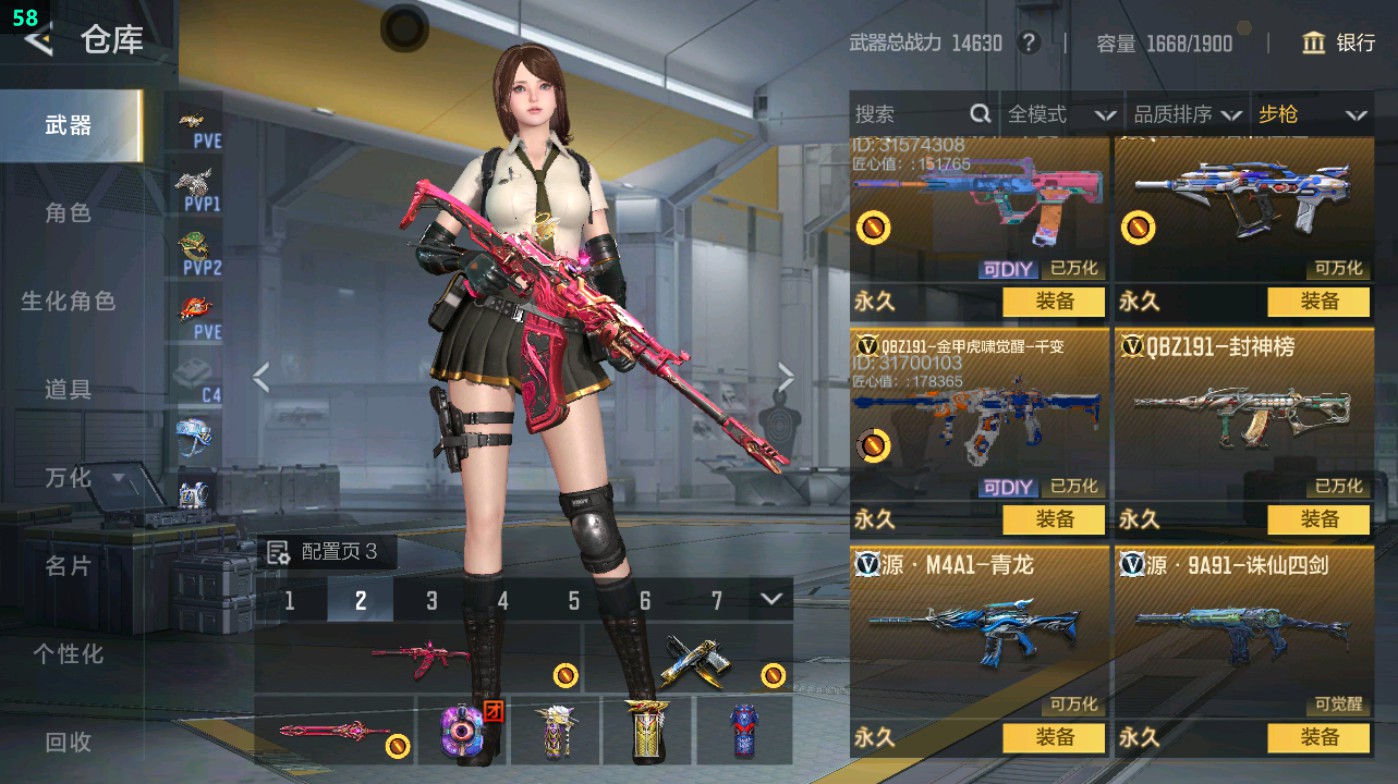Open the 回收 section
The height and width of the screenshot is (784, 1398).
(68, 742)
